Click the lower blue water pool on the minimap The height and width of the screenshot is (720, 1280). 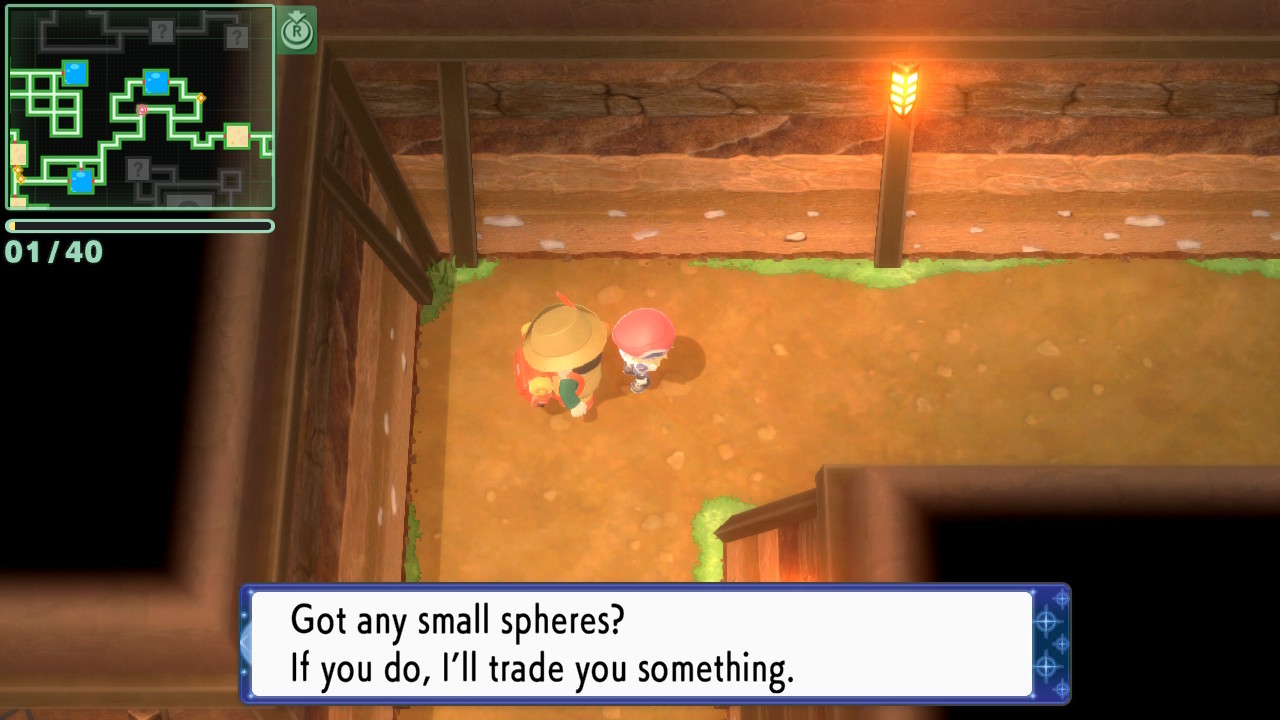point(81,180)
